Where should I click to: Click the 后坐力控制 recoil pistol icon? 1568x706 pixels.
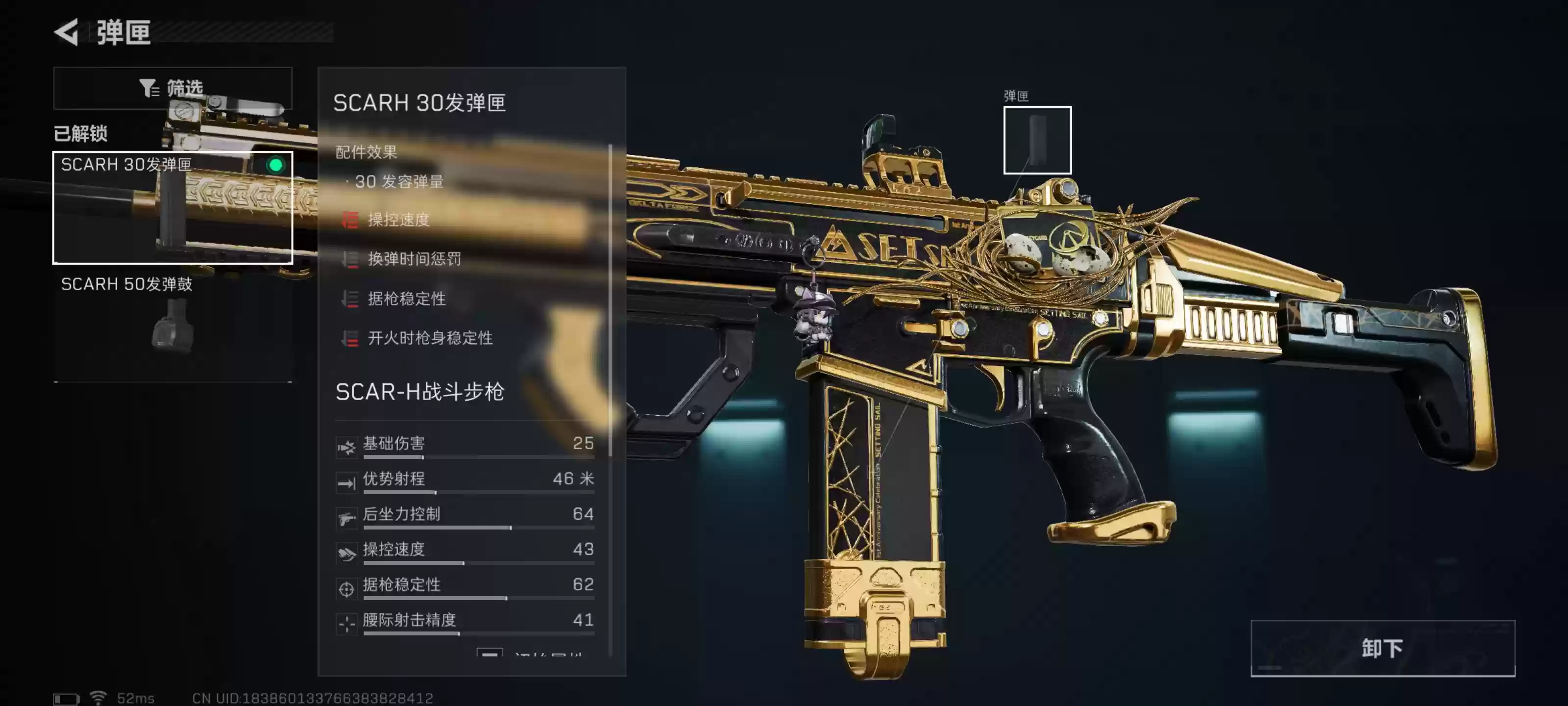(346, 517)
